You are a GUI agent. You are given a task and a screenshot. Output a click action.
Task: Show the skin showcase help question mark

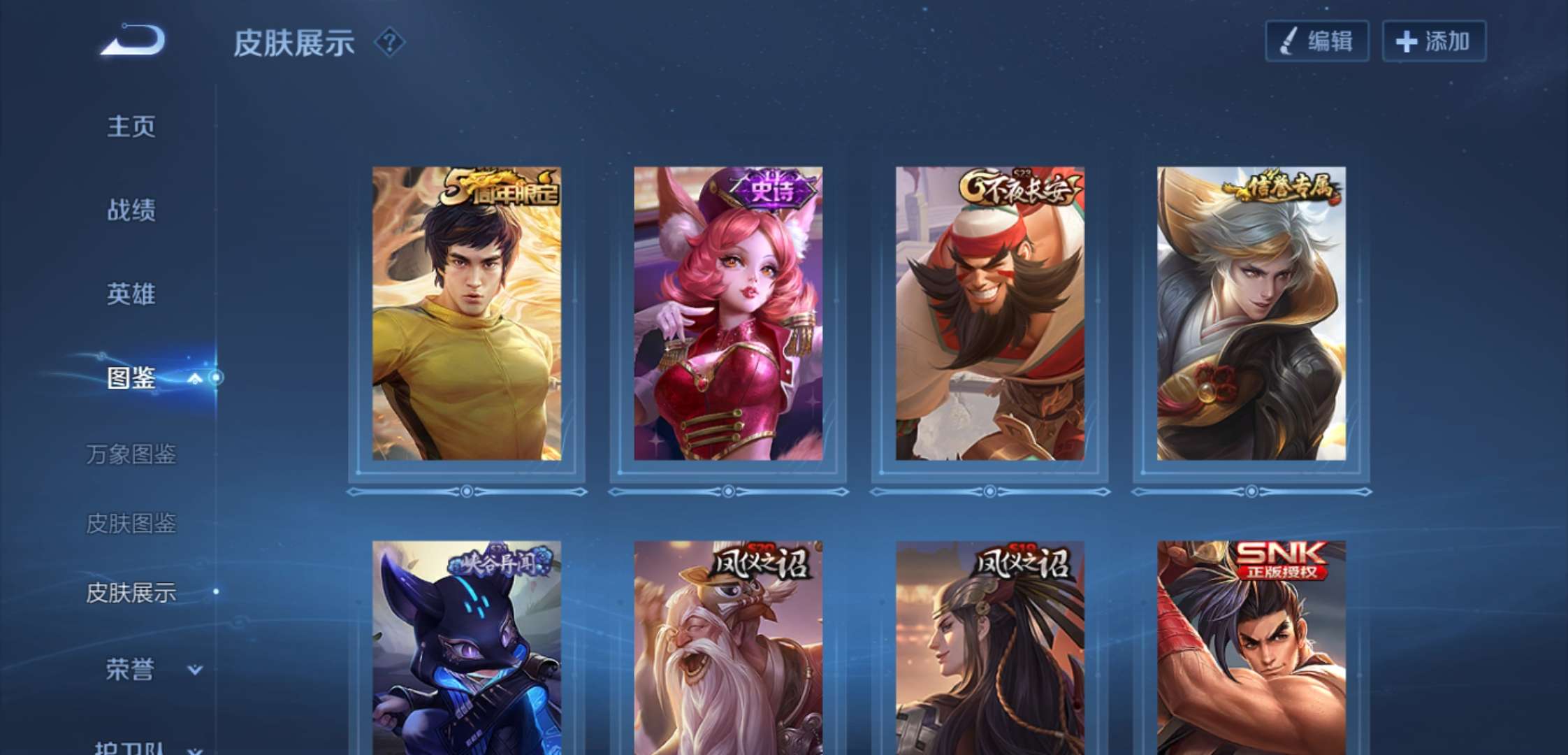pos(389,43)
